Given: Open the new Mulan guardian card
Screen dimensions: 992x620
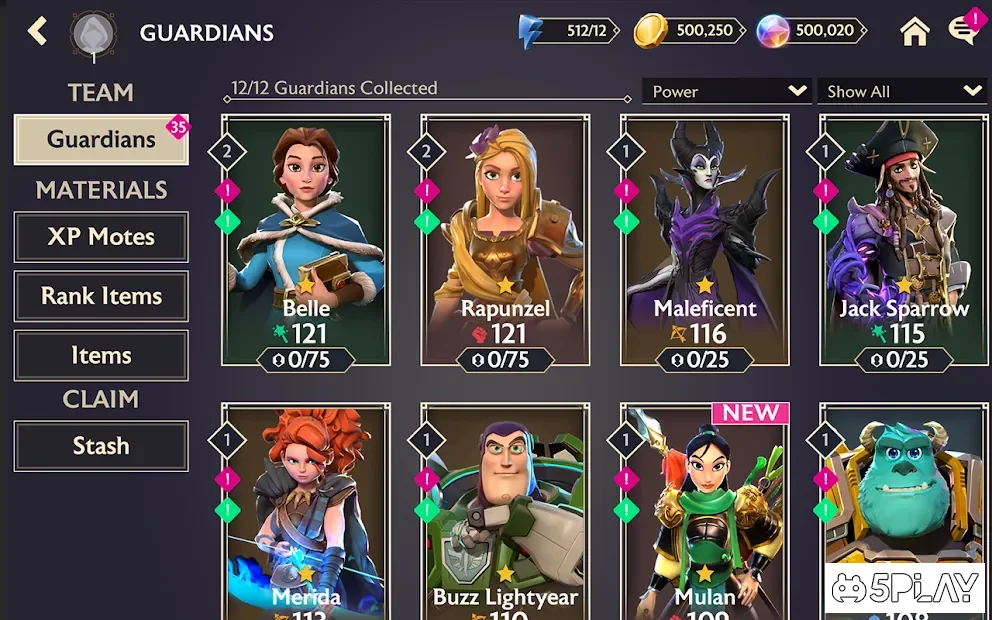Looking at the screenshot, I should tap(705, 510).
